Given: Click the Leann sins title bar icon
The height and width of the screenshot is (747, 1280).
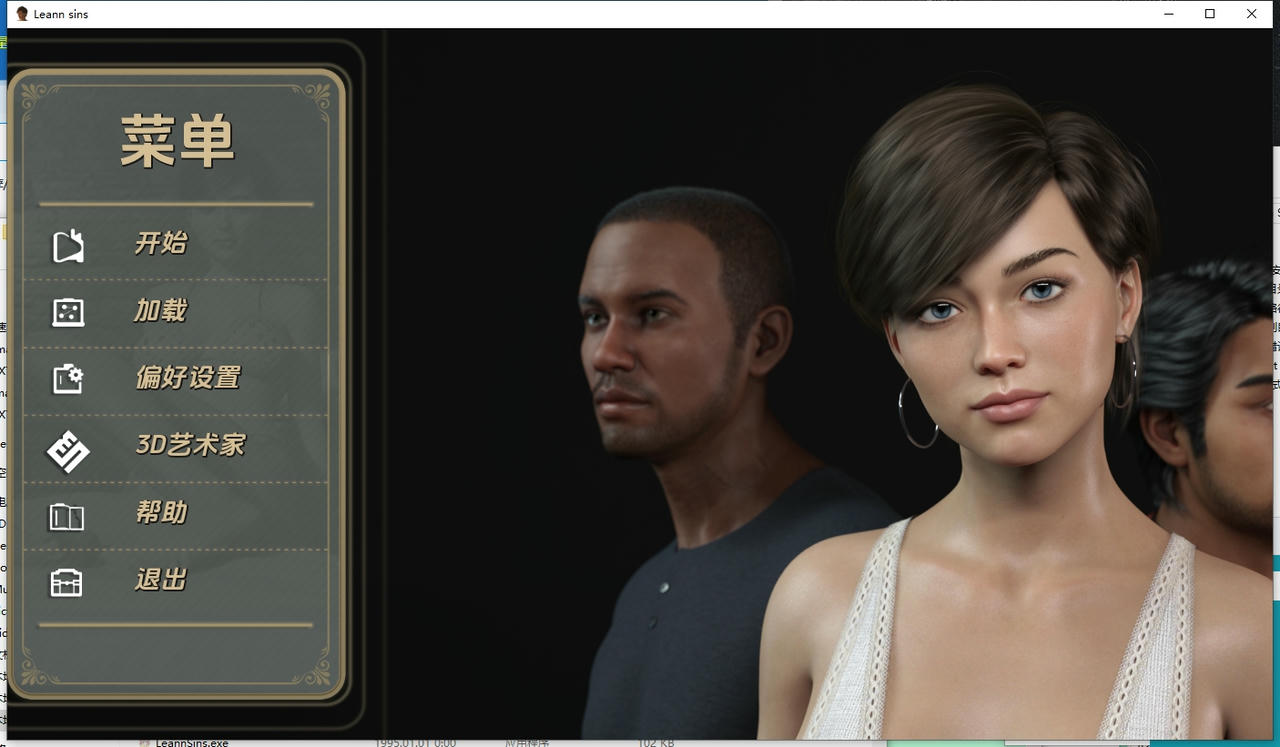Looking at the screenshot, I should pos(22,14).
